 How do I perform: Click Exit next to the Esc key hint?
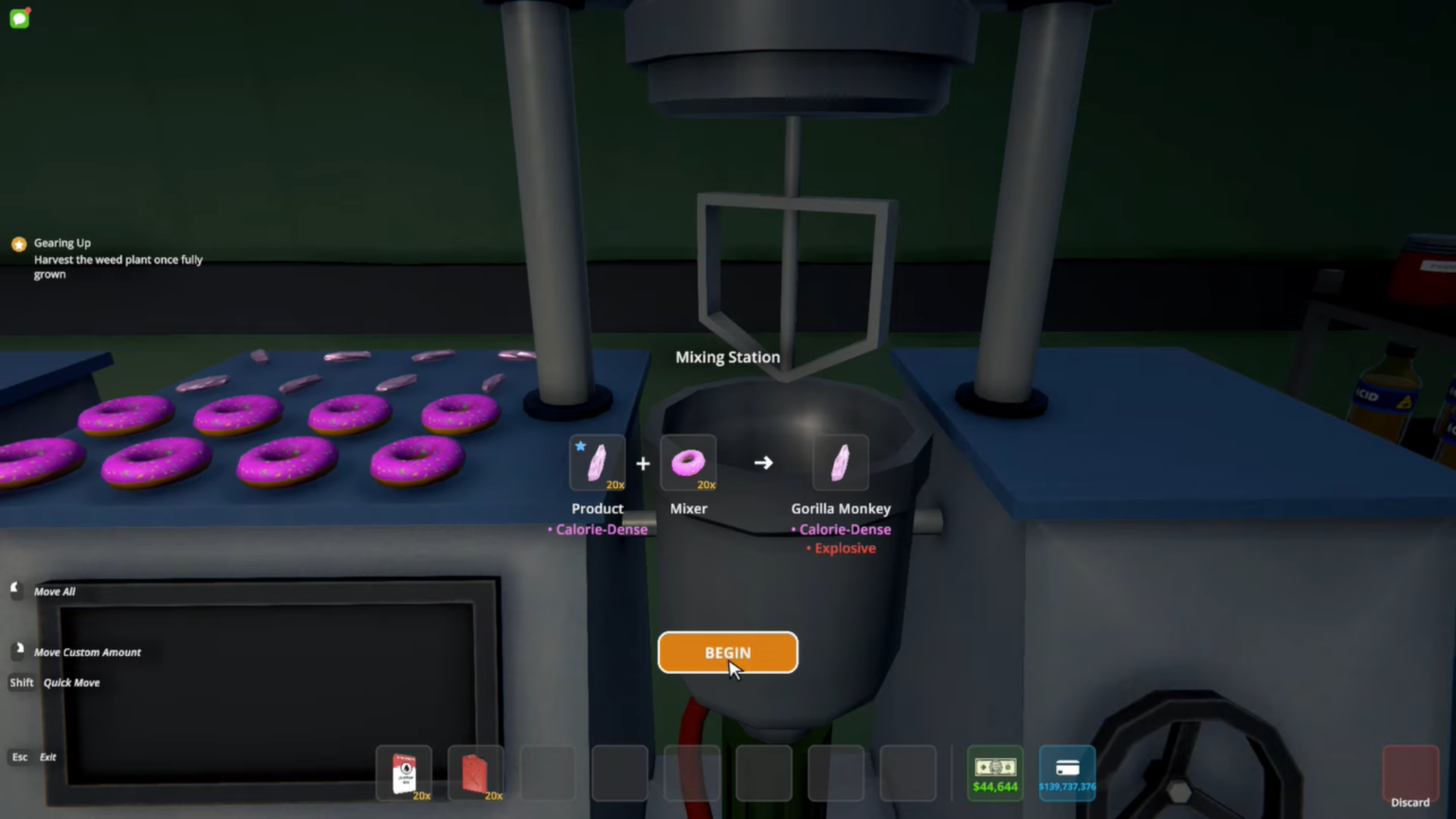[x=47, y=756]
